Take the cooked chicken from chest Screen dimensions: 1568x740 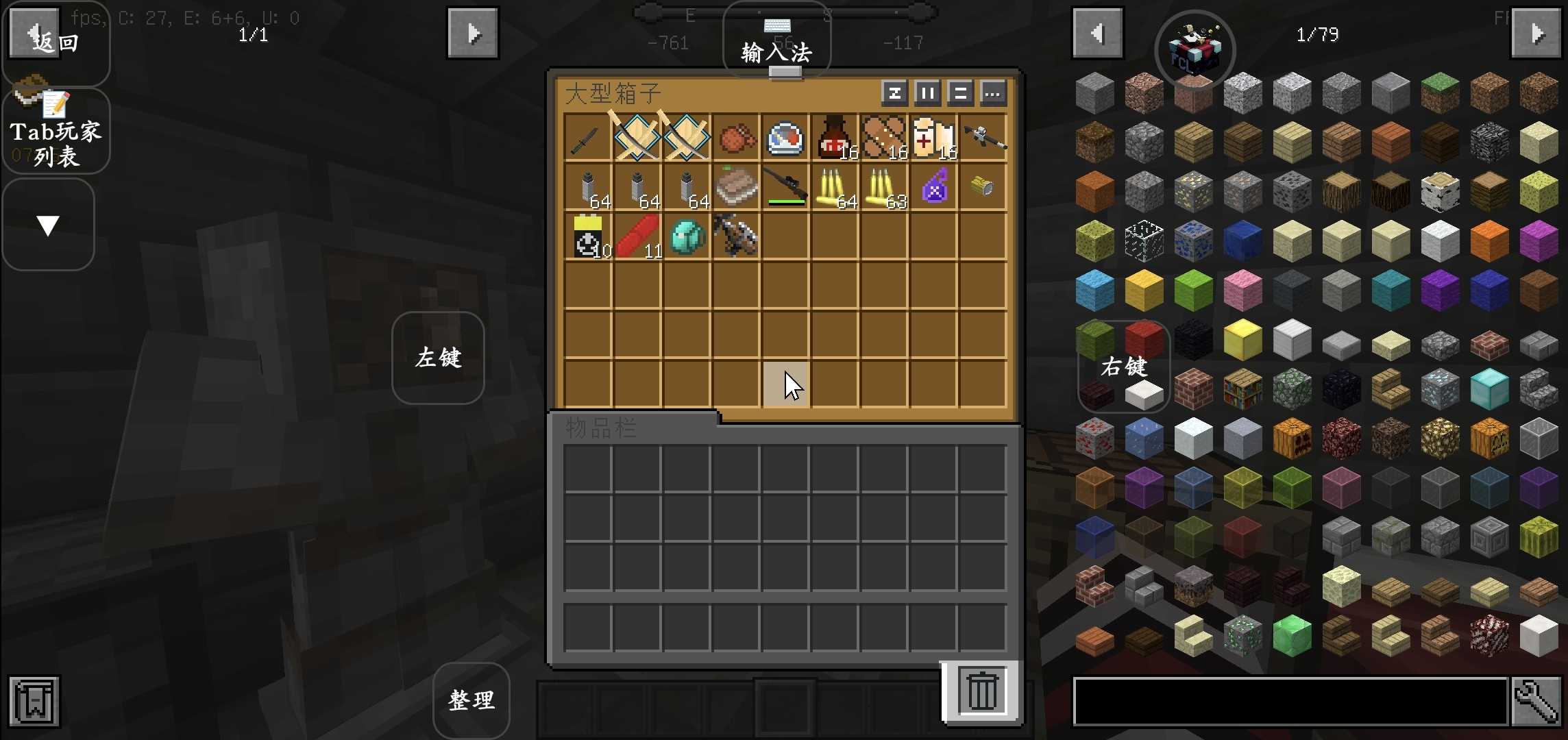tap(736, 138)
